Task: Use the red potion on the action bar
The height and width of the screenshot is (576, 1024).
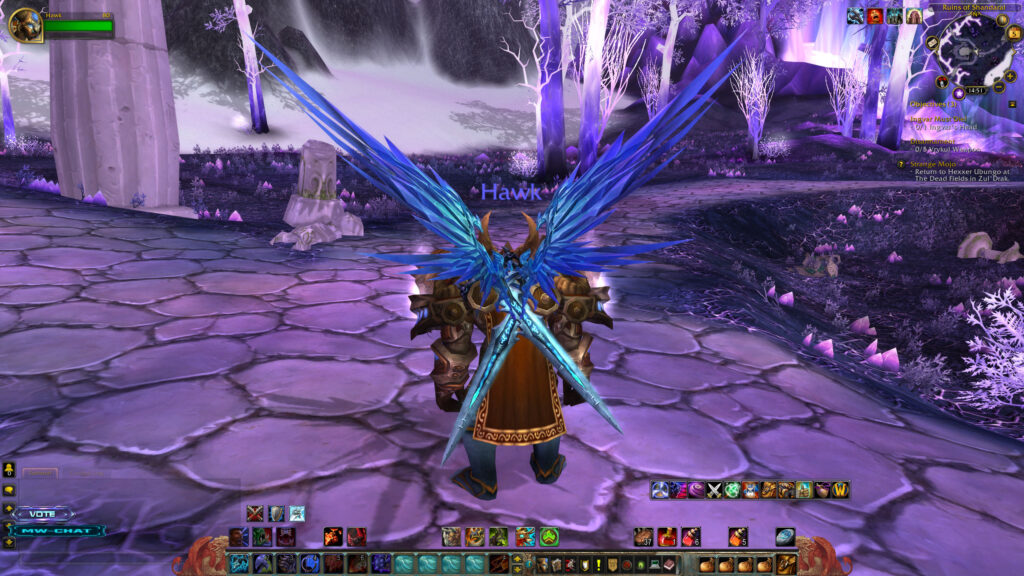Action: (666, 537)
